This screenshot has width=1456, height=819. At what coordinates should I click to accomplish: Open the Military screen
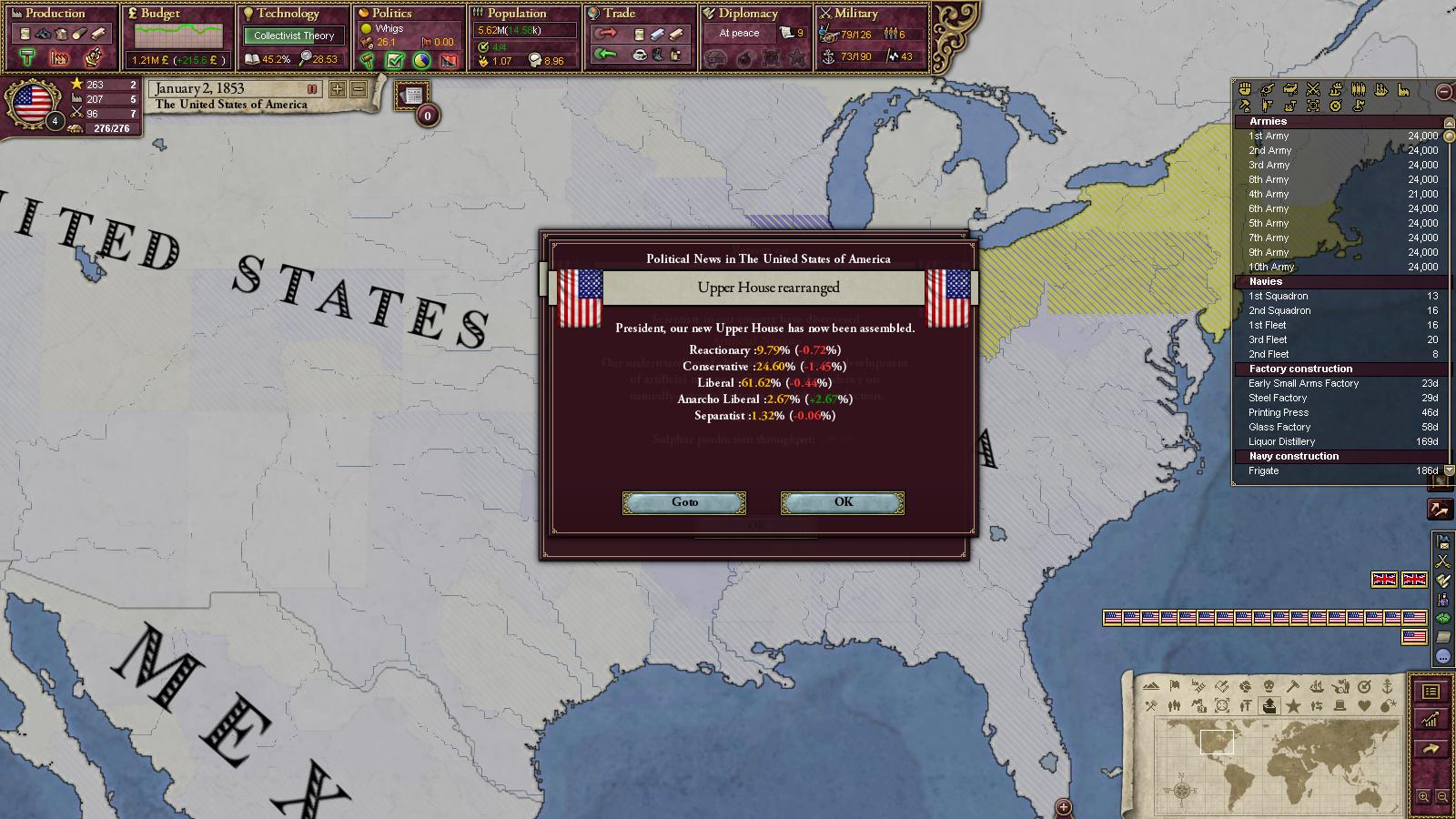point(855,14)
